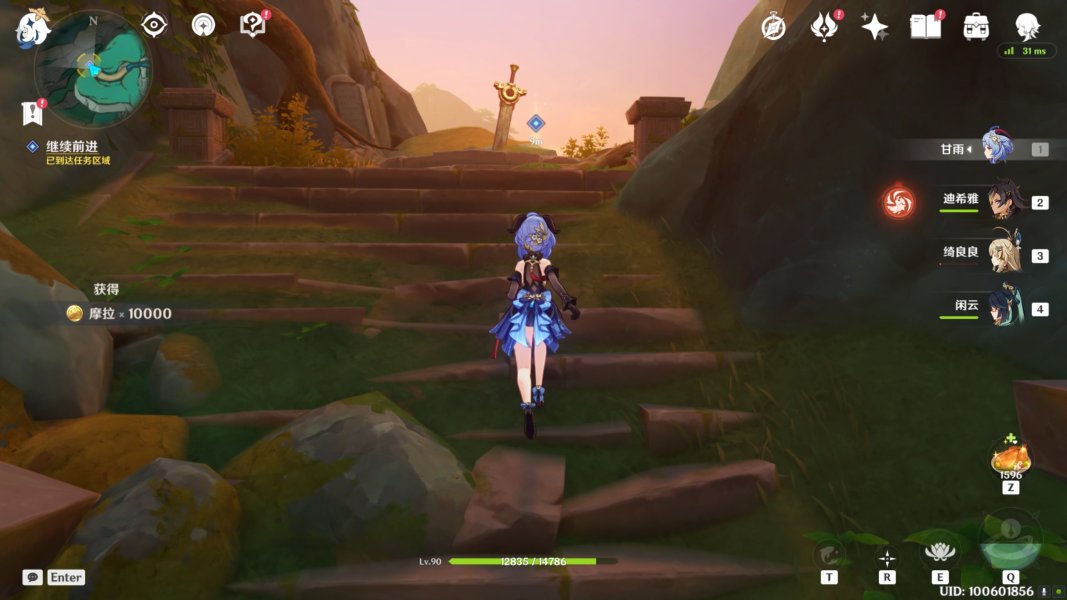Image resolution: width=1067 pixels, height=600 pixels.
Task: Open the question-mark book icon with red alert
Action: [253, 25]
